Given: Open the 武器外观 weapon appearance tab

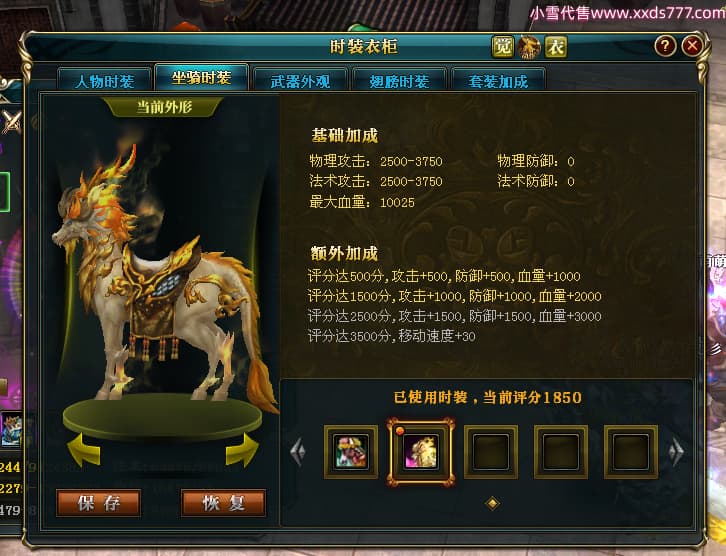Looking at the screenshot, I should 299,81.
